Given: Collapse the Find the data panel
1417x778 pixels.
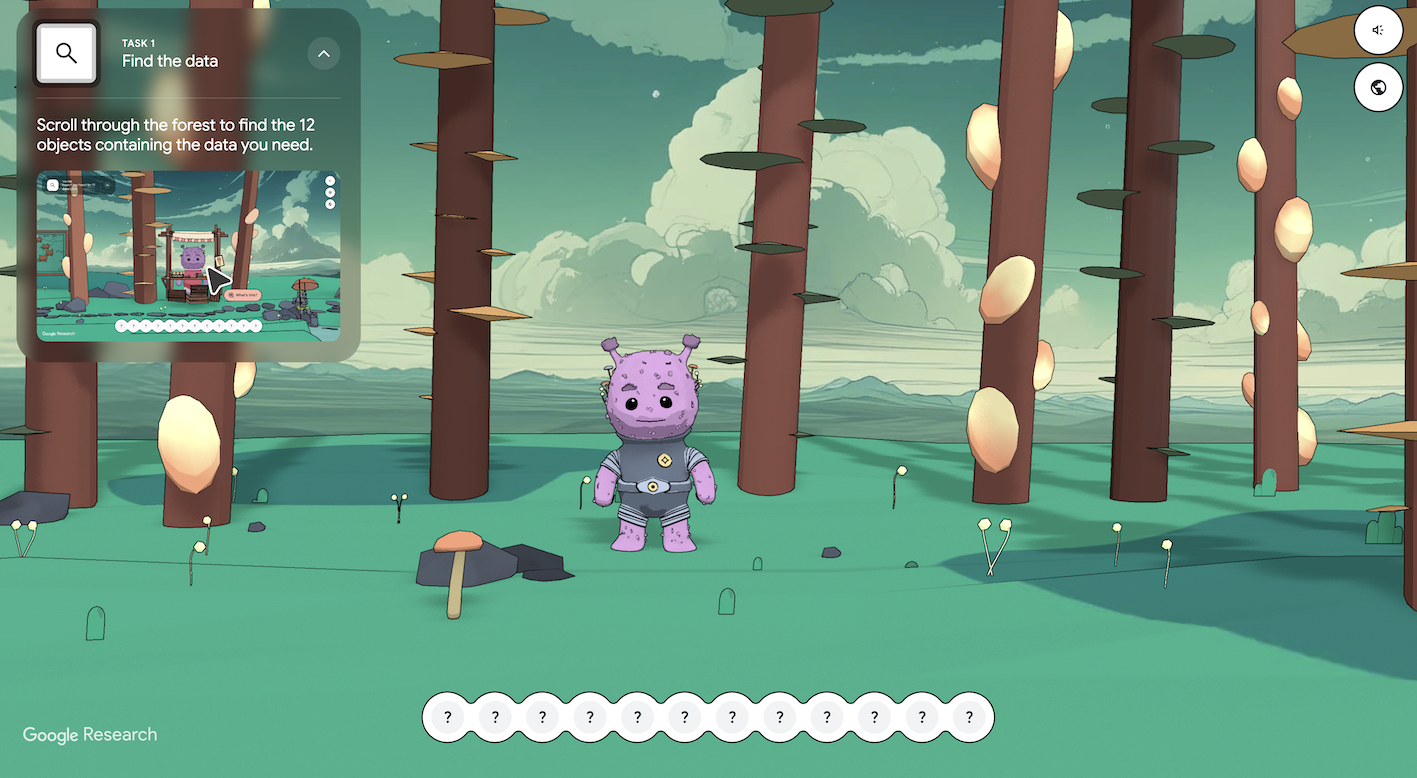Looking at the screenshot, I should coord(323,53).
